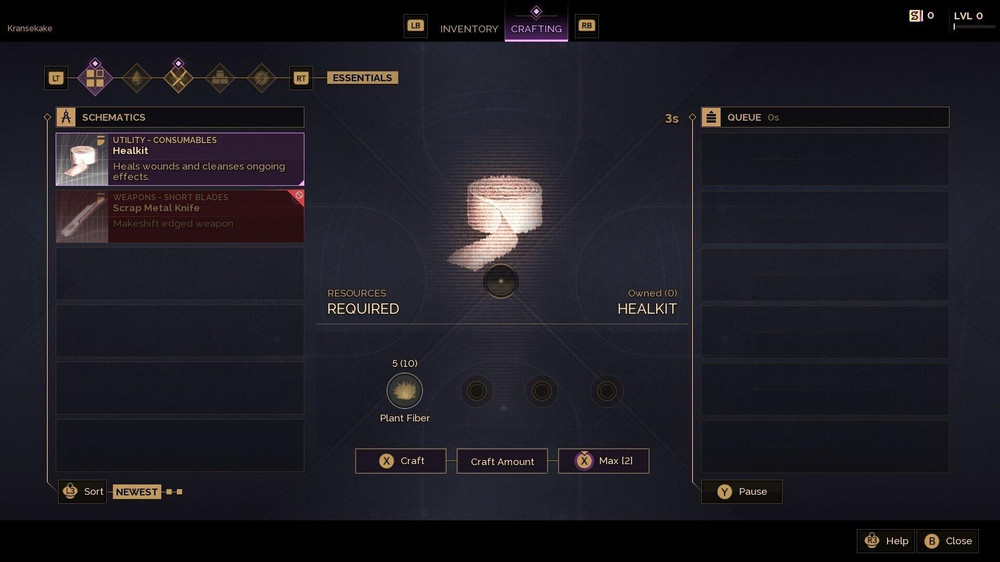Image resolution: width=1000 pixels, height=562 pixels.
Task: Set the Craft Amount
Action: point(502,461)
